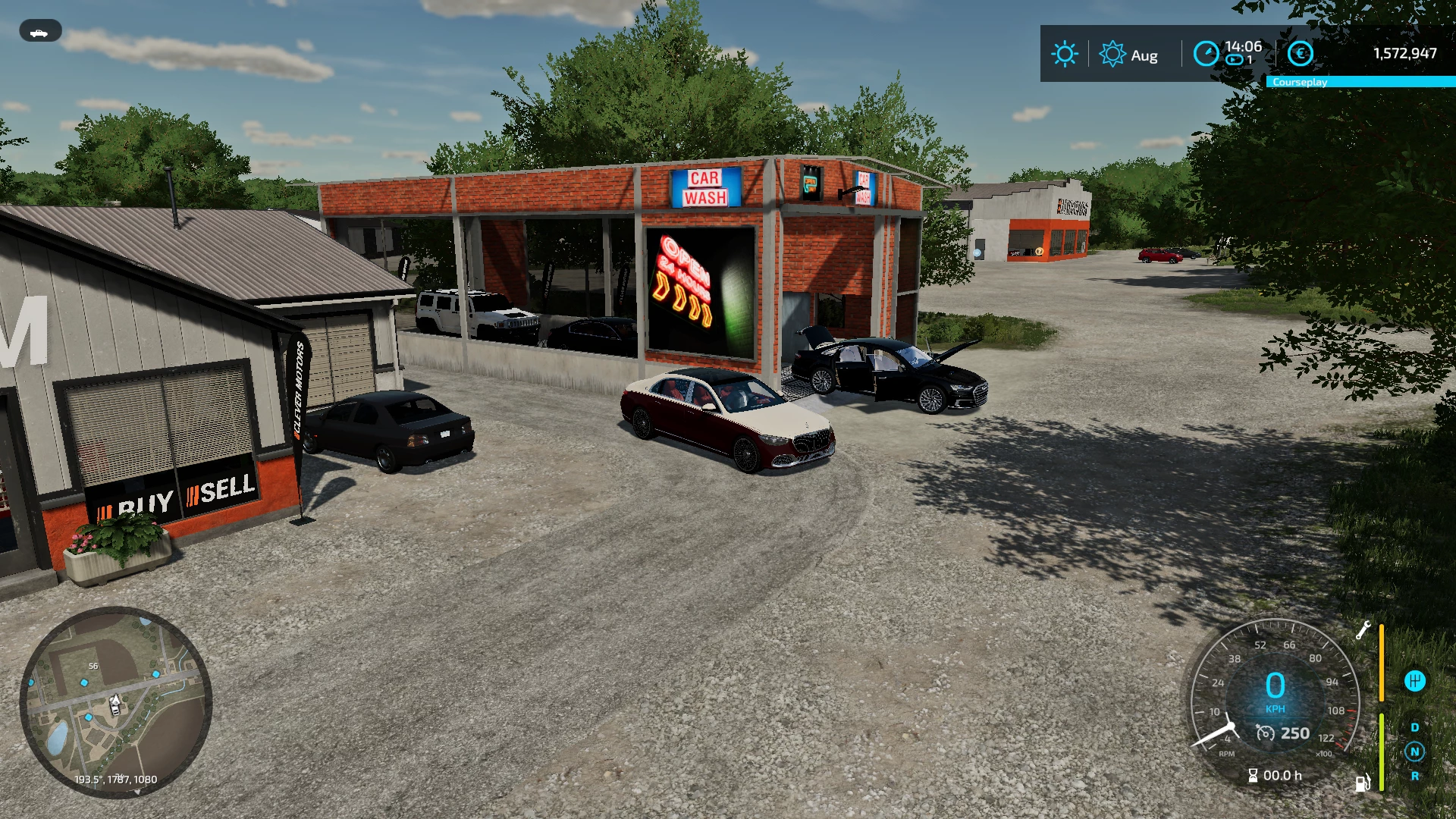Select the clock time icon
Viewport: 1456px width, 819px height.
1206,54
